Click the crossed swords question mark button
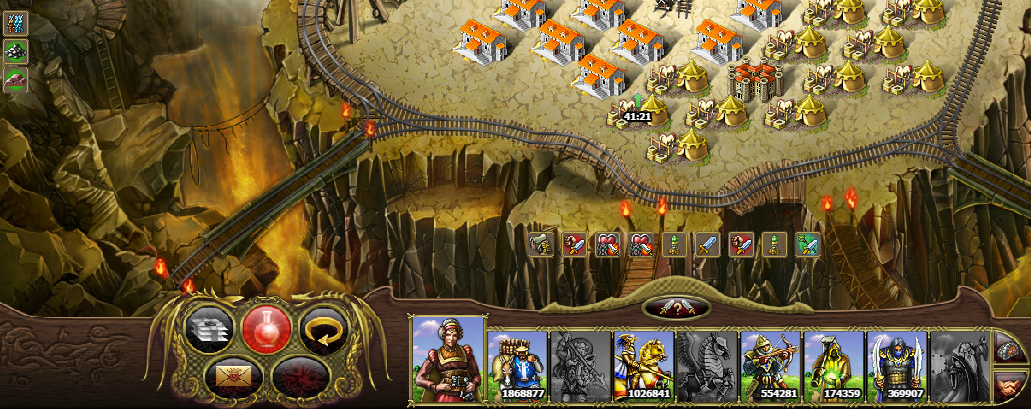 pos(677,308)
